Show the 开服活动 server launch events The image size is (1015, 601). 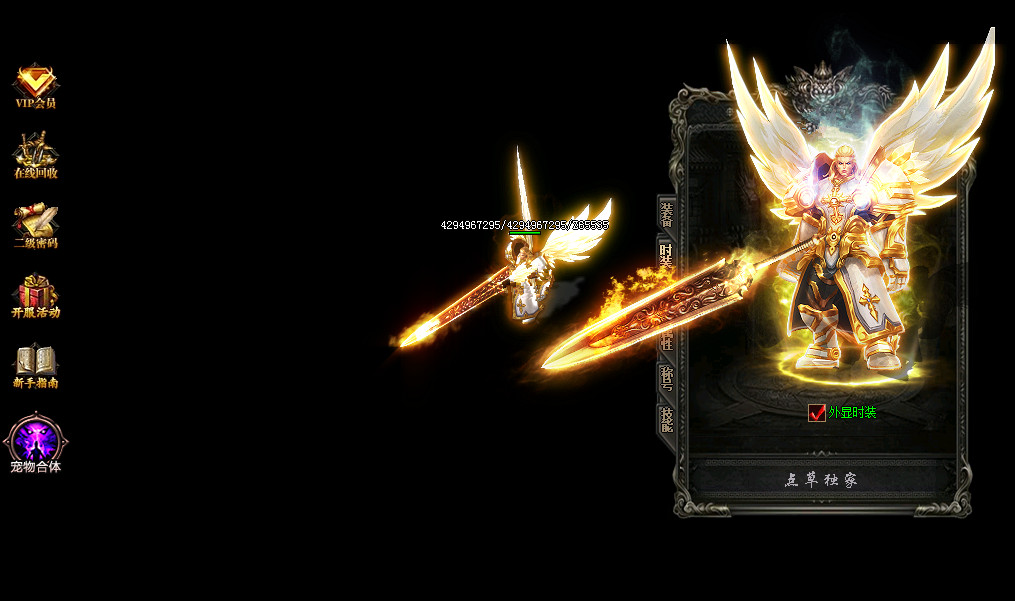(36, 295)
